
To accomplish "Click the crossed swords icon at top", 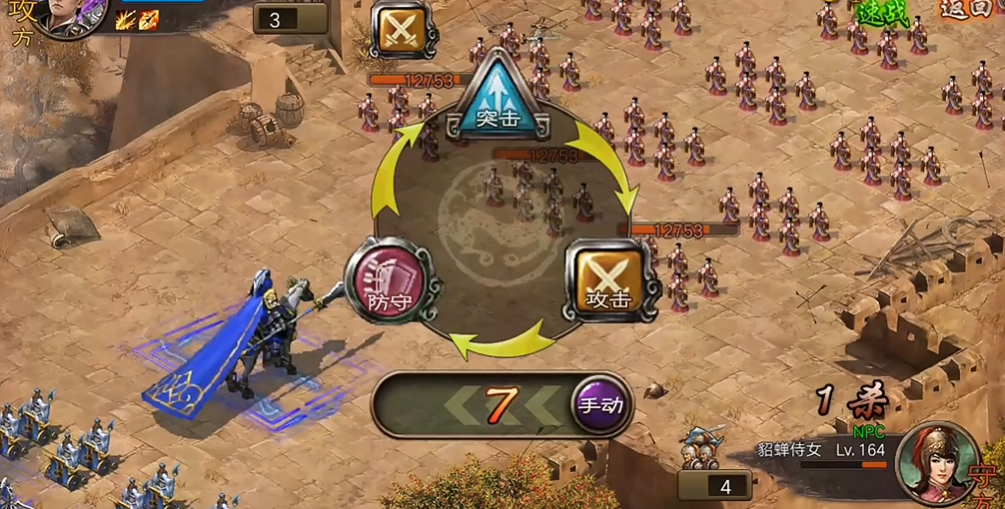I will [403, 30].
